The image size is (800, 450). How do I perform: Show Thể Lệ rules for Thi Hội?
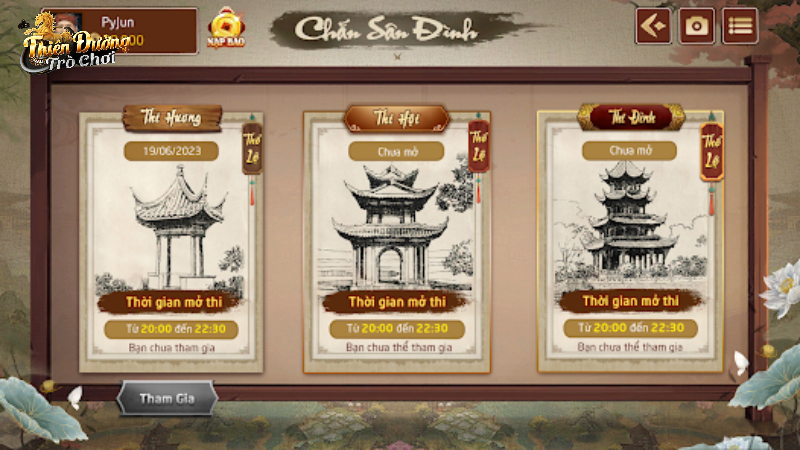(479, 147)
